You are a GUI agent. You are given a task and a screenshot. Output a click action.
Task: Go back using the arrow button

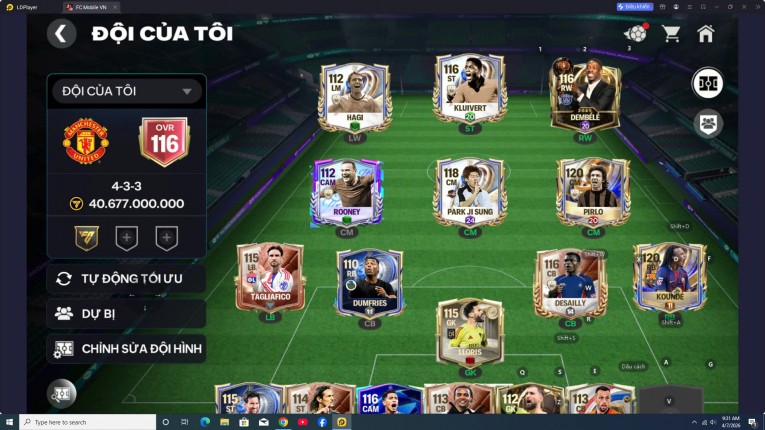[x=61, y=34]
